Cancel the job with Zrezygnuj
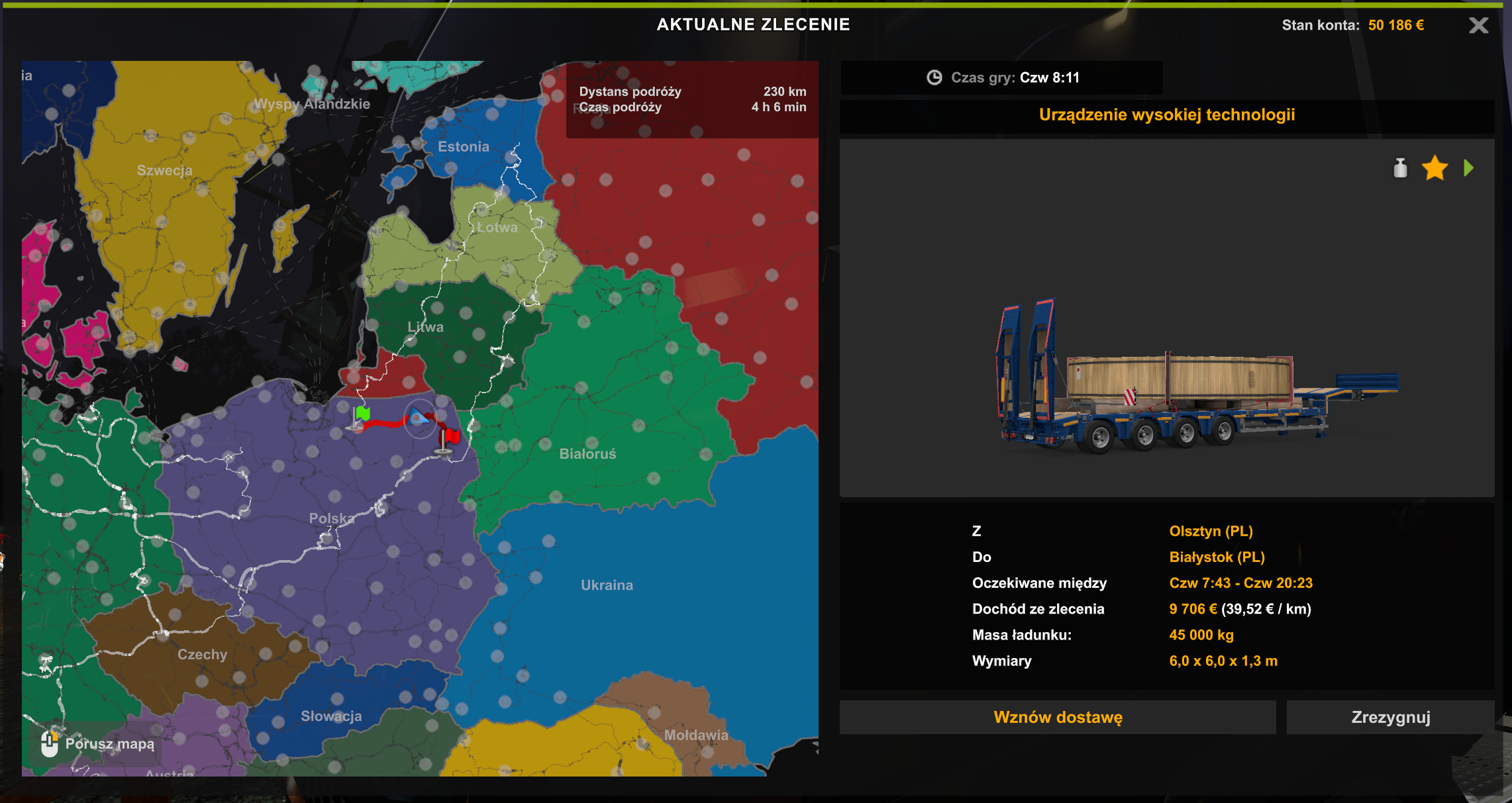The height and width of the screenshot is (803, 1512). [x=1390, y=717]
